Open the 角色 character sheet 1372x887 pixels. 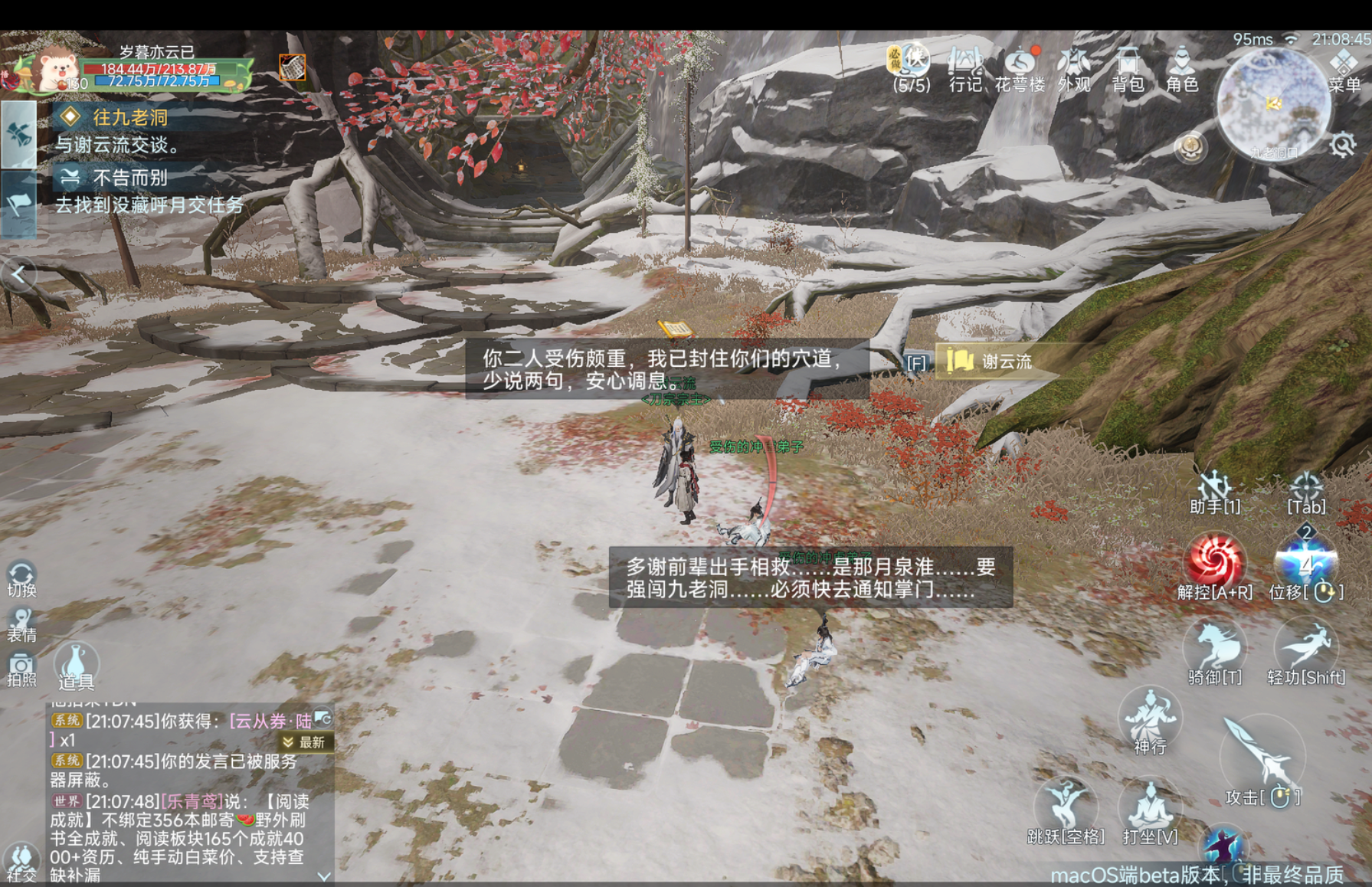pos(1181,68)
